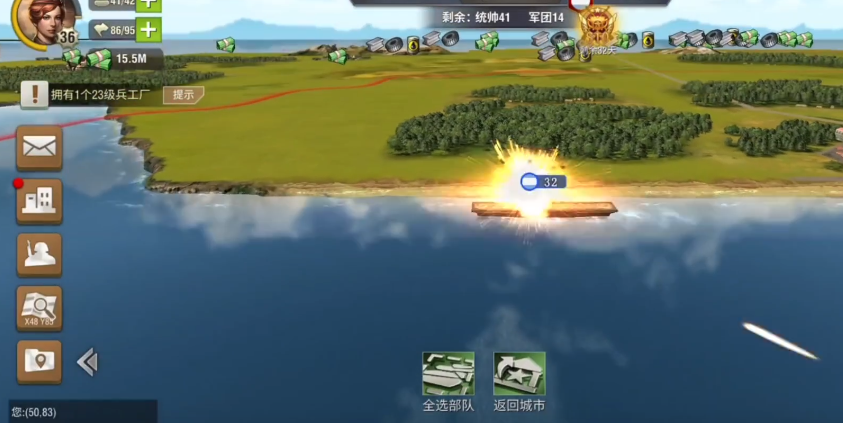Image resolution: width=843 pixels, height=423 pixels.
Task: Add more of the 86/95 resource
Action: [x=147, y=30]
